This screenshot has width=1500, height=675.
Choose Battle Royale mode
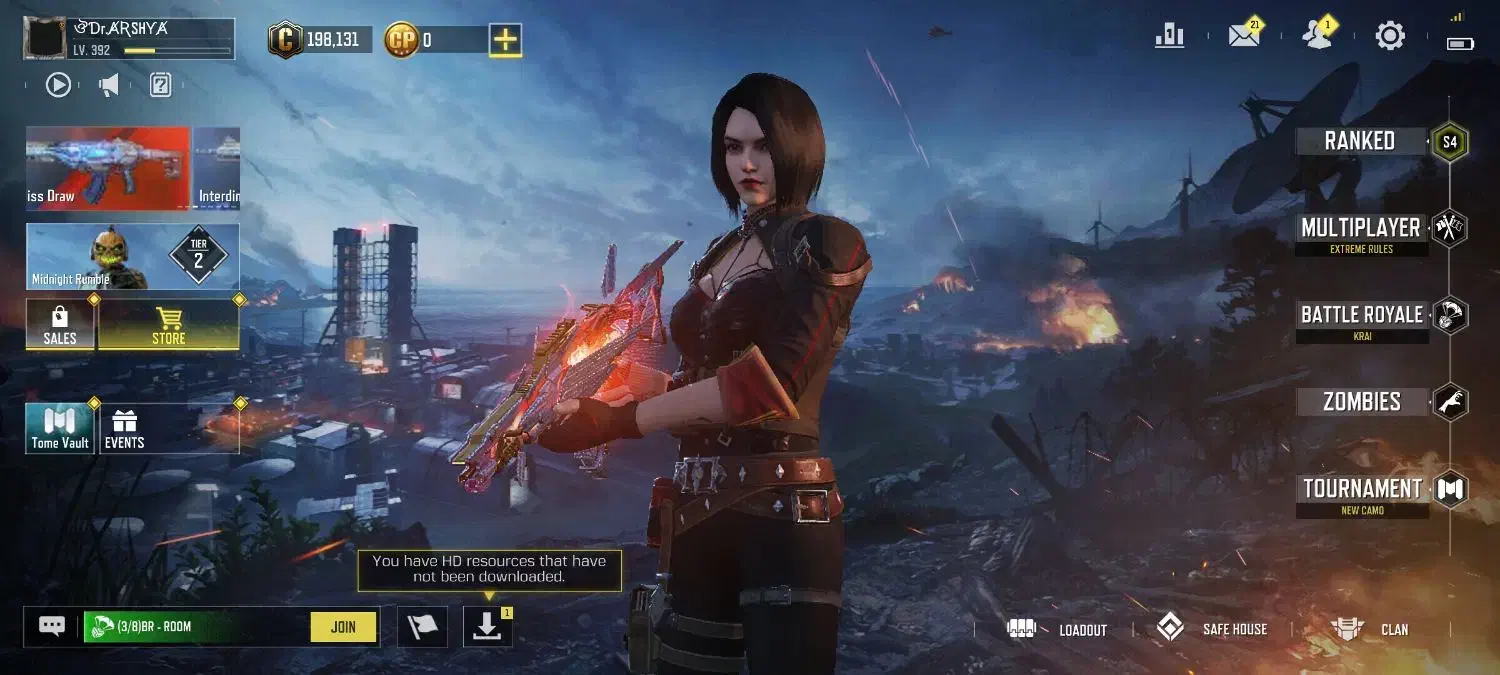[x=1361, y=315]
